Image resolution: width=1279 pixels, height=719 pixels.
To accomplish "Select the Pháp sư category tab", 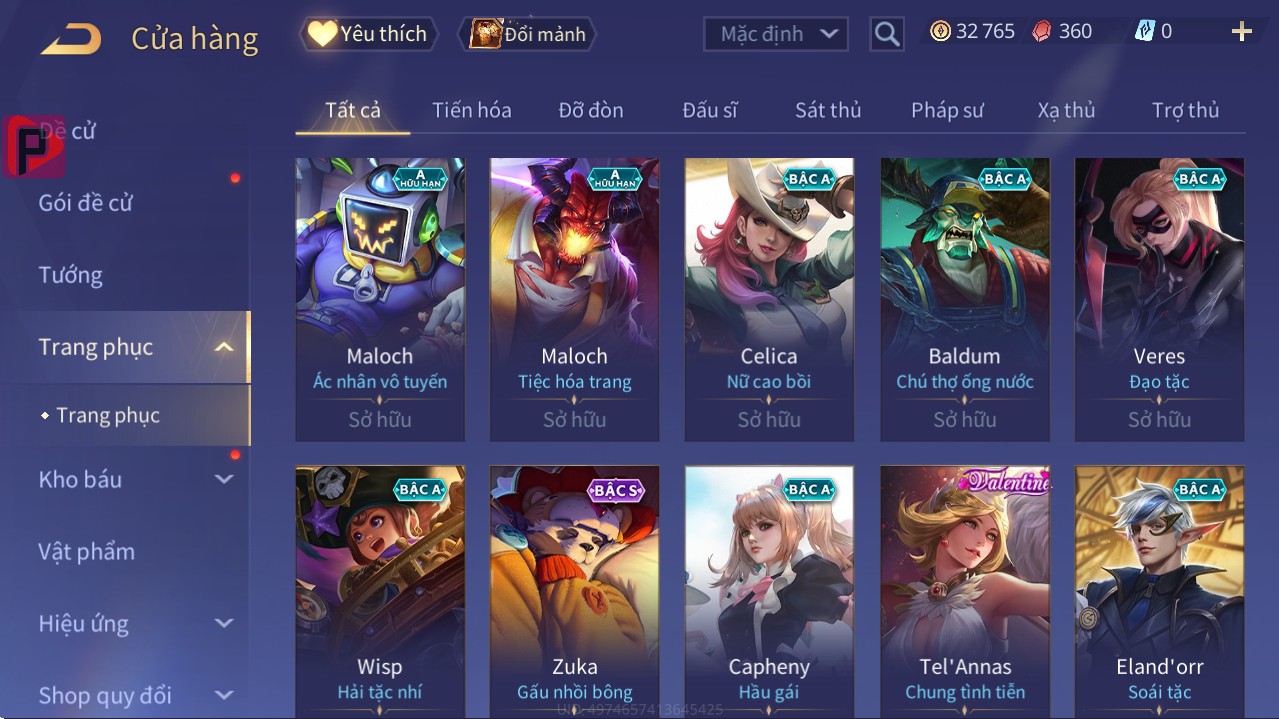I will point(947,110).
